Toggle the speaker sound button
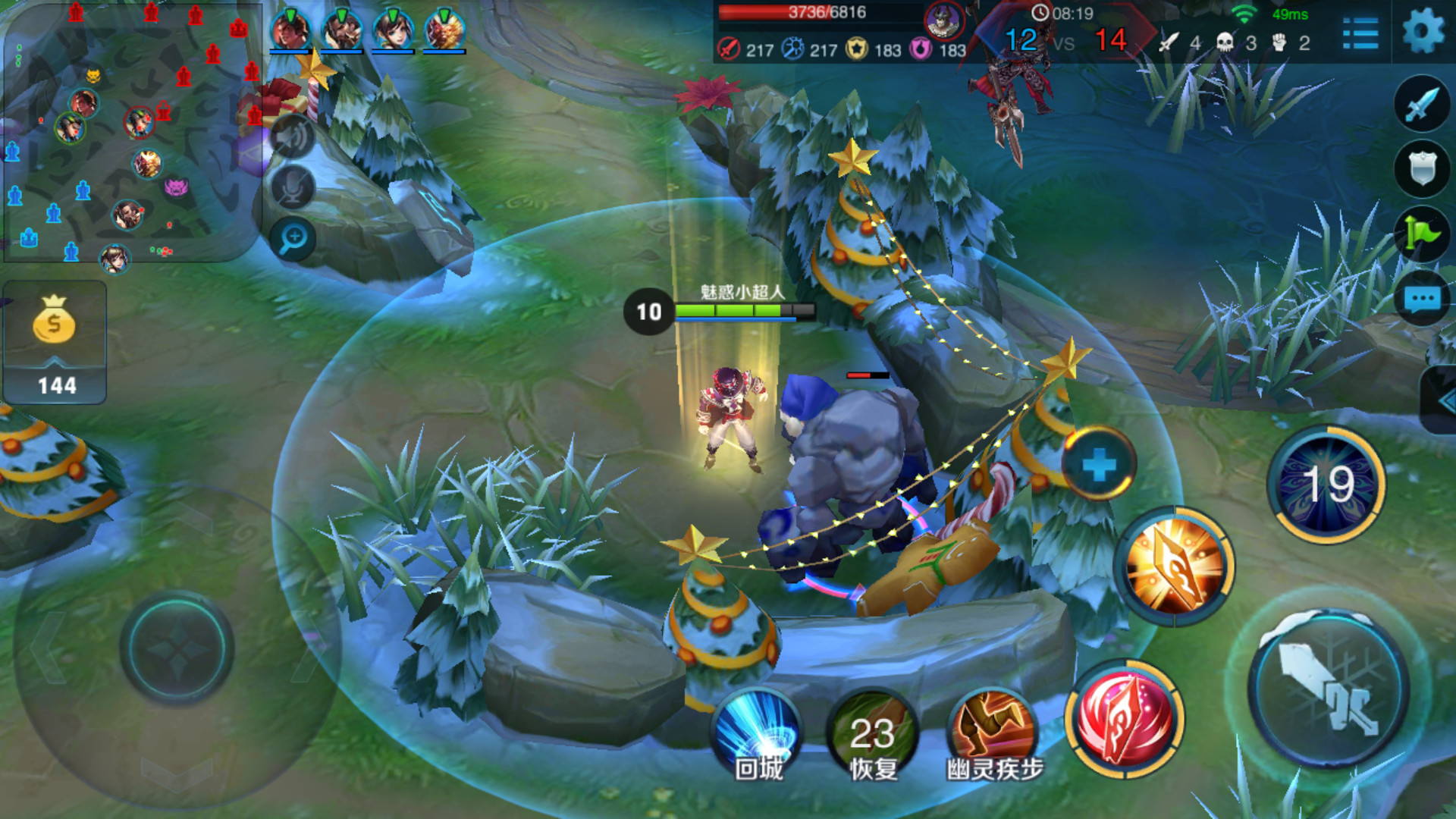1456x819 pixels. tap(293, 136)
